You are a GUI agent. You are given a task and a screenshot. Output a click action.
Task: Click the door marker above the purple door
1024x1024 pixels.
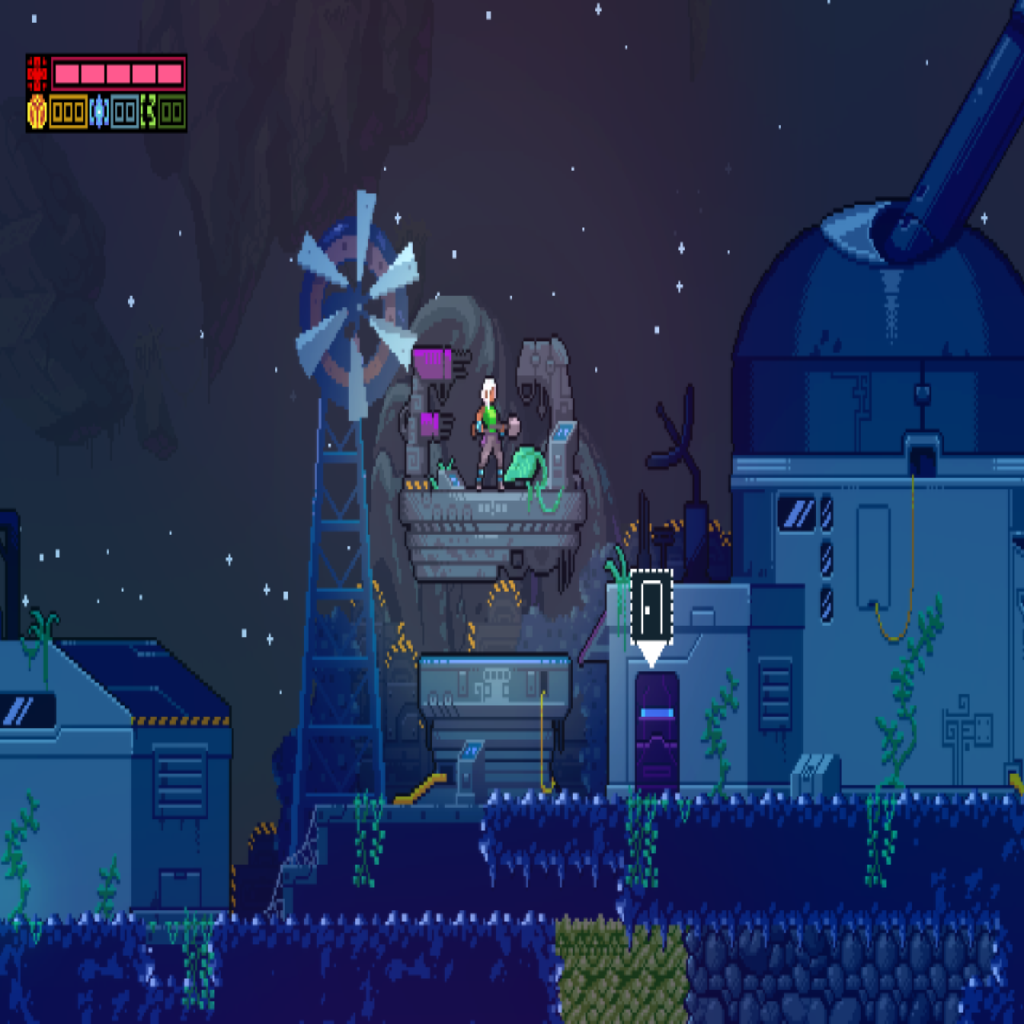point(651,605)
